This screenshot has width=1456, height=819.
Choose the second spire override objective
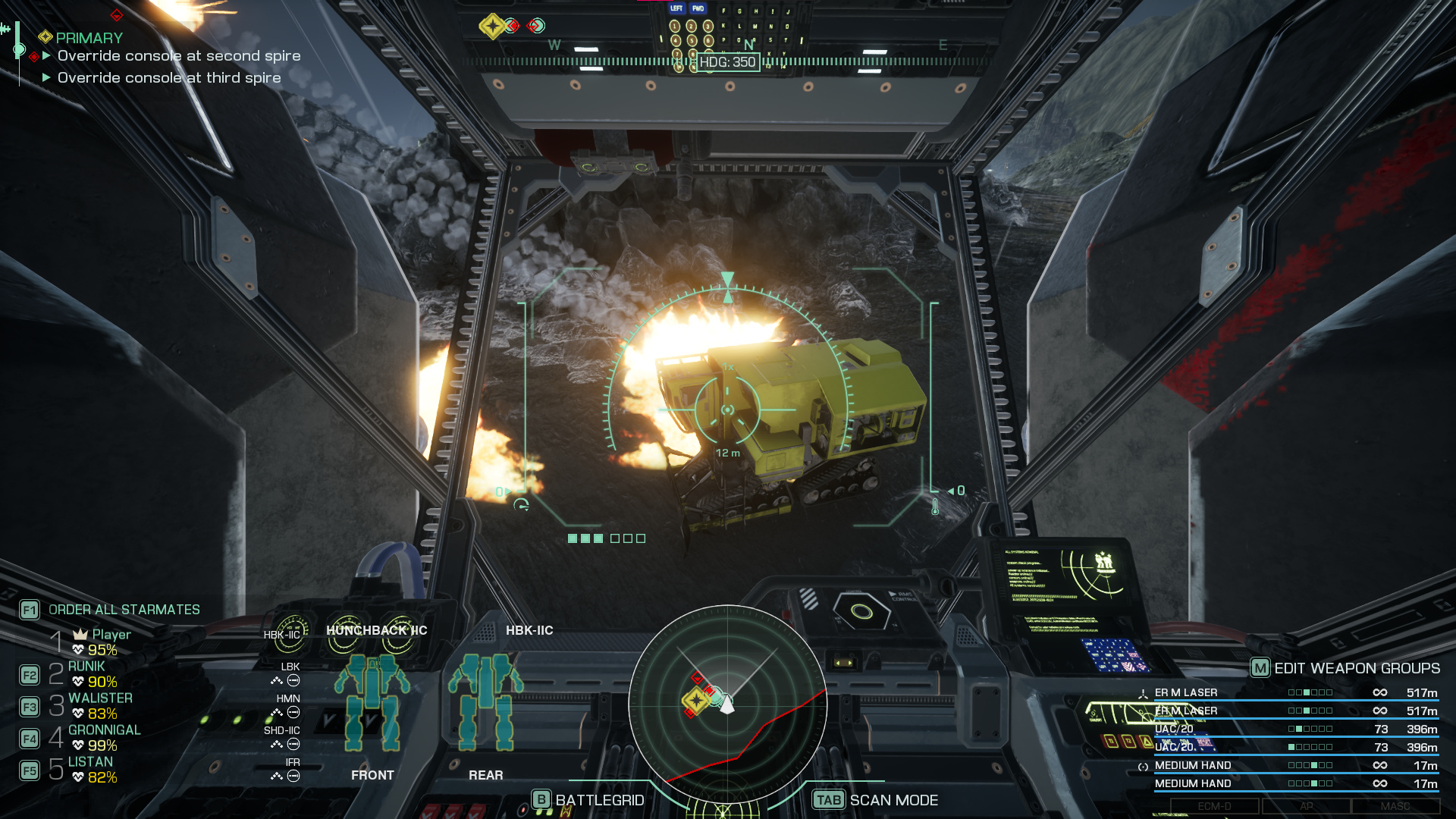pyautogui.click(x=179, y=56)
